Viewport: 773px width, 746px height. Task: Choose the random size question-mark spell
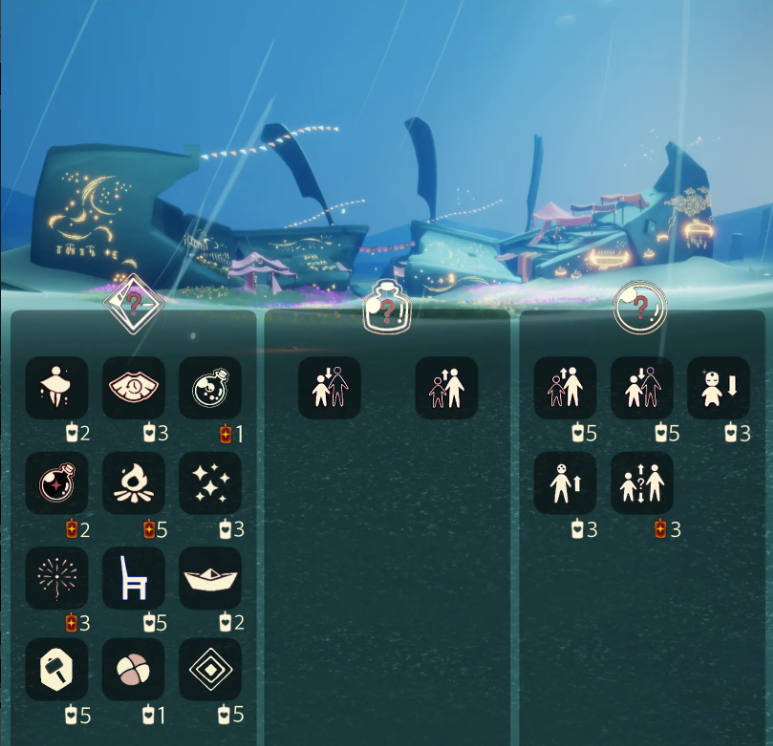click(x=642, y=483)
